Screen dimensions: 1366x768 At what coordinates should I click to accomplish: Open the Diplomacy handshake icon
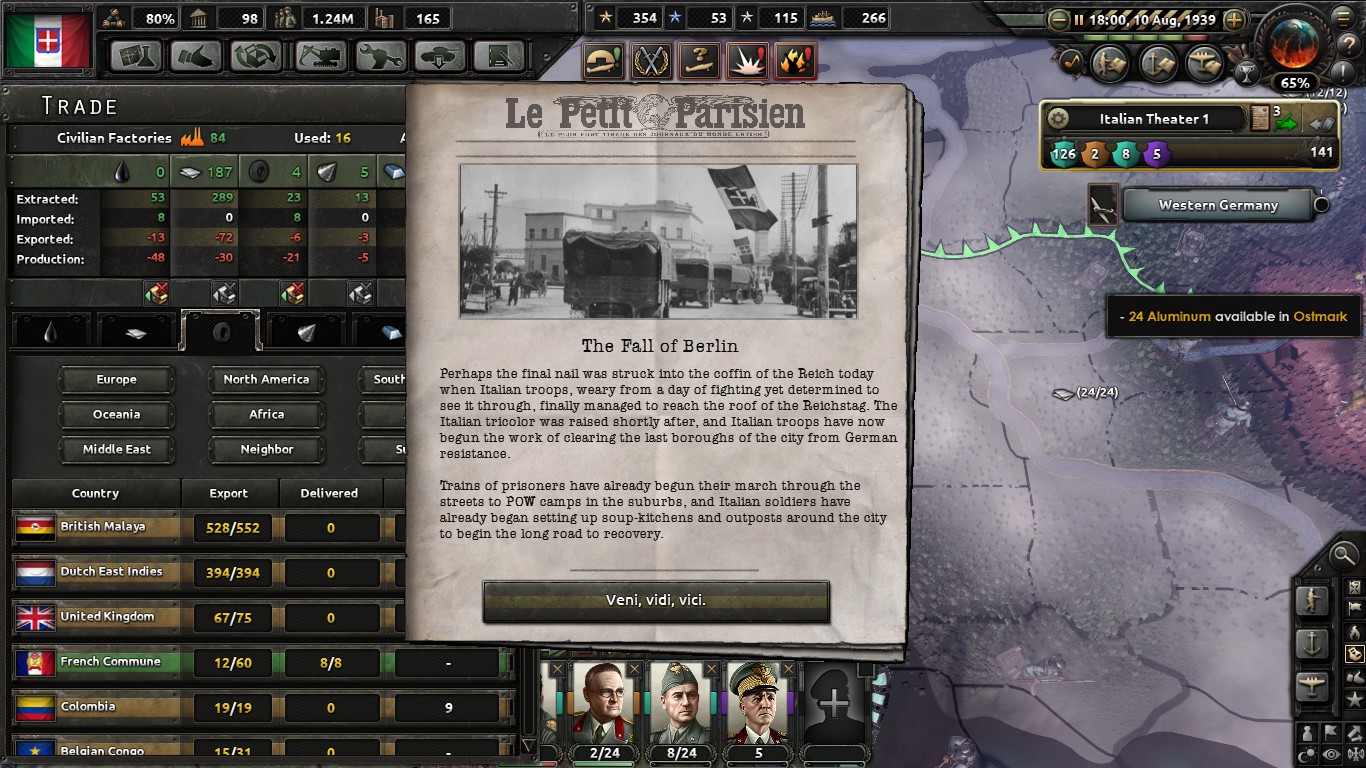(x=196, y=57)
